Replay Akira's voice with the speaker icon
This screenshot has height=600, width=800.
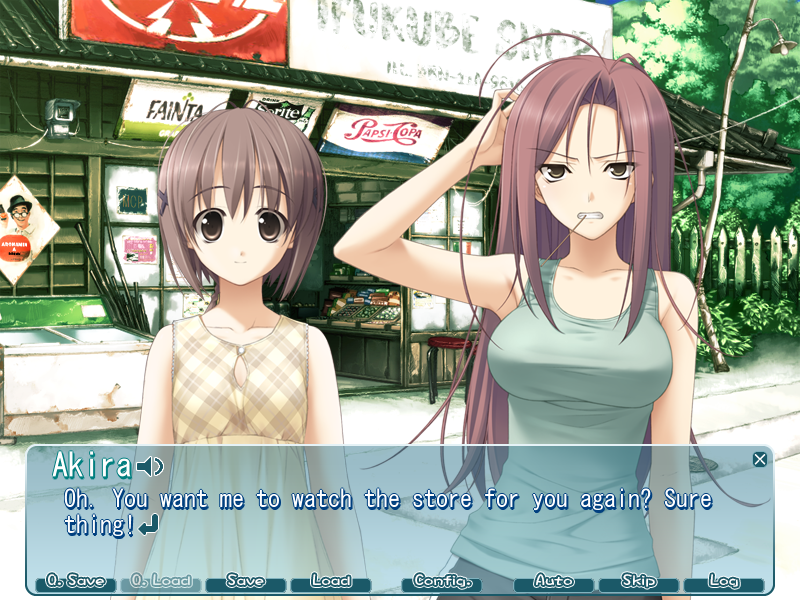point(151,467)
